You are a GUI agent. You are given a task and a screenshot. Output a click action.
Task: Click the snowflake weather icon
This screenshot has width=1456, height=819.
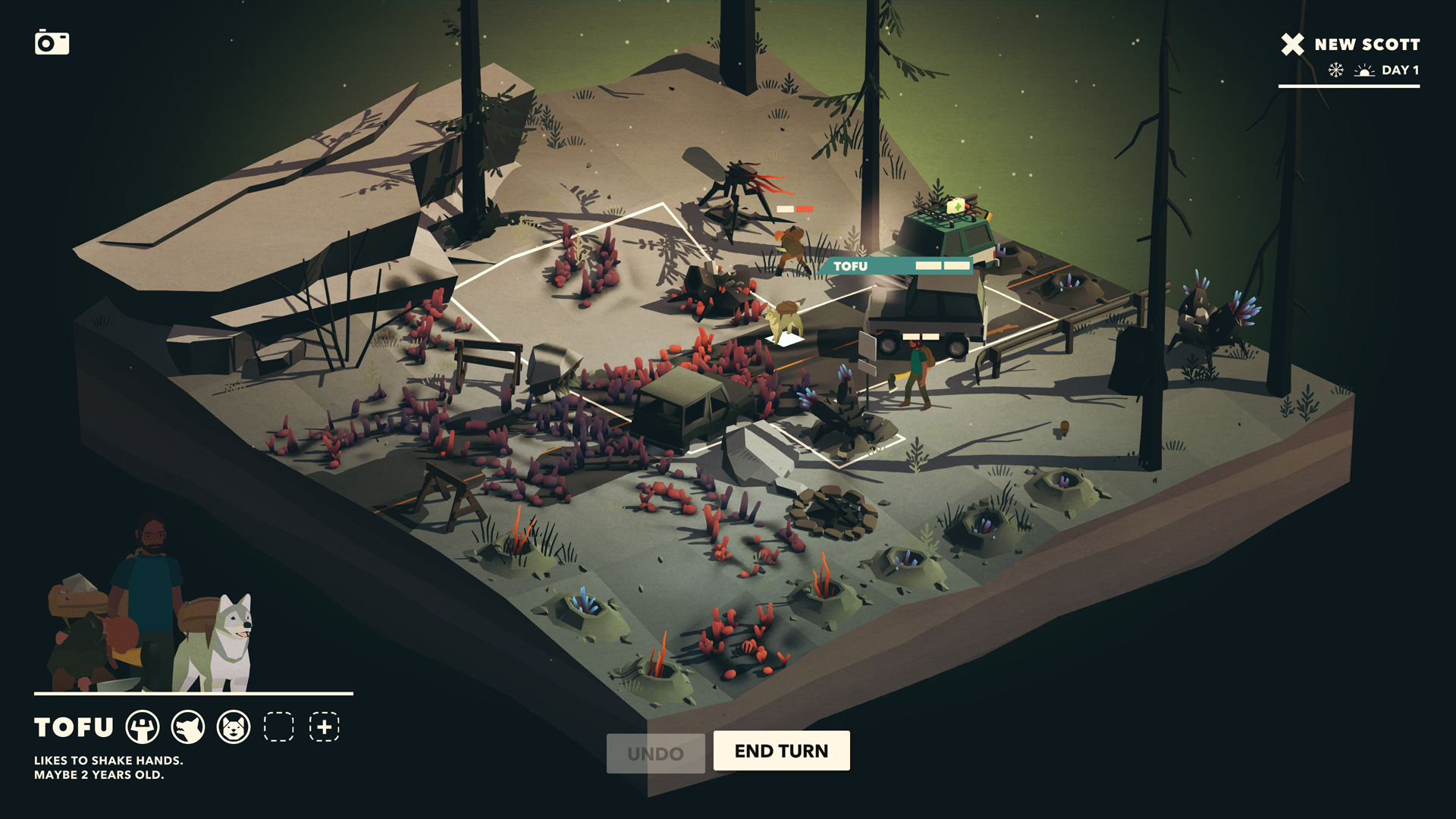(x=1335, y=71)
